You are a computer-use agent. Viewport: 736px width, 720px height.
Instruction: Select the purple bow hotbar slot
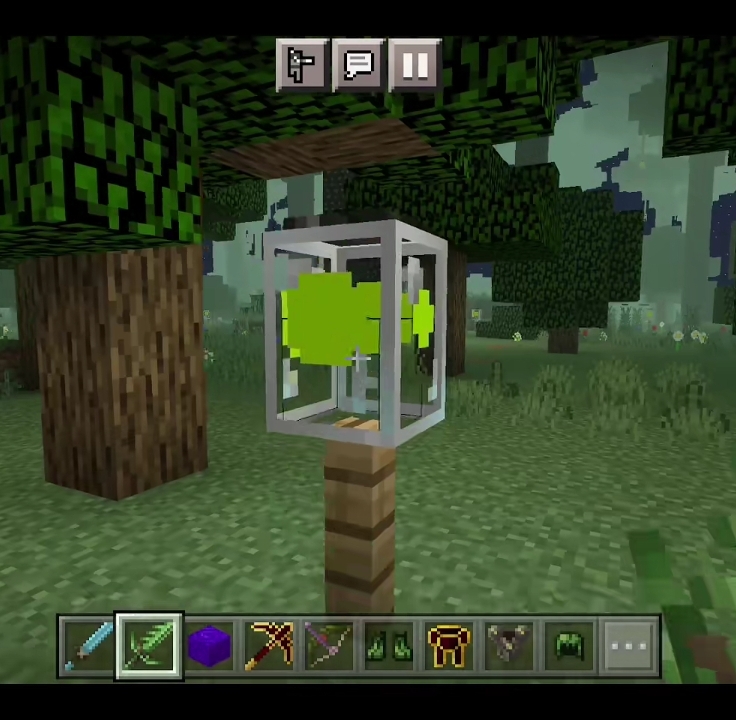click(x=329, y=646)
